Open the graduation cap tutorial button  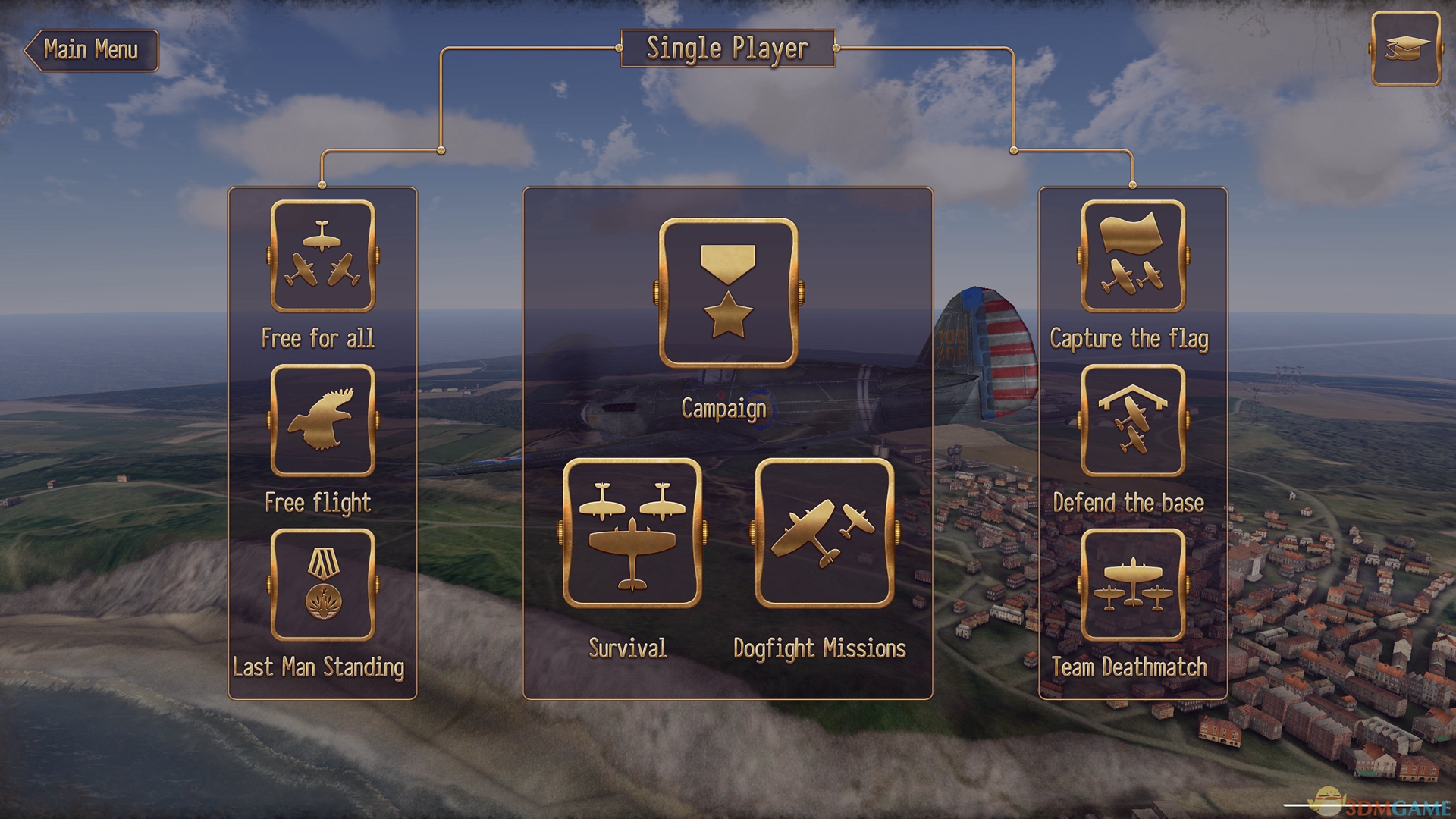pyautogui.click(x=1405, y=49)
